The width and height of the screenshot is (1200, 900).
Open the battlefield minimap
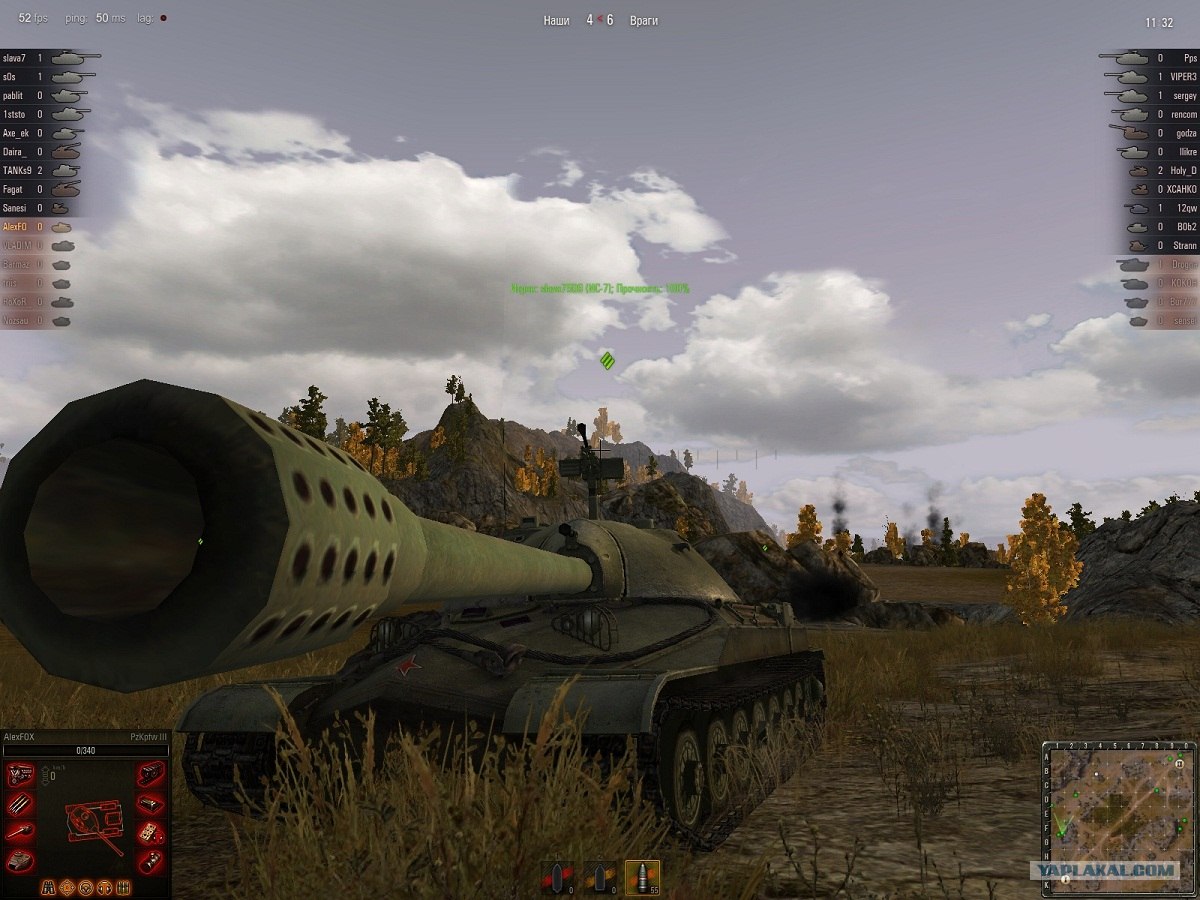tap(1119, 817)
